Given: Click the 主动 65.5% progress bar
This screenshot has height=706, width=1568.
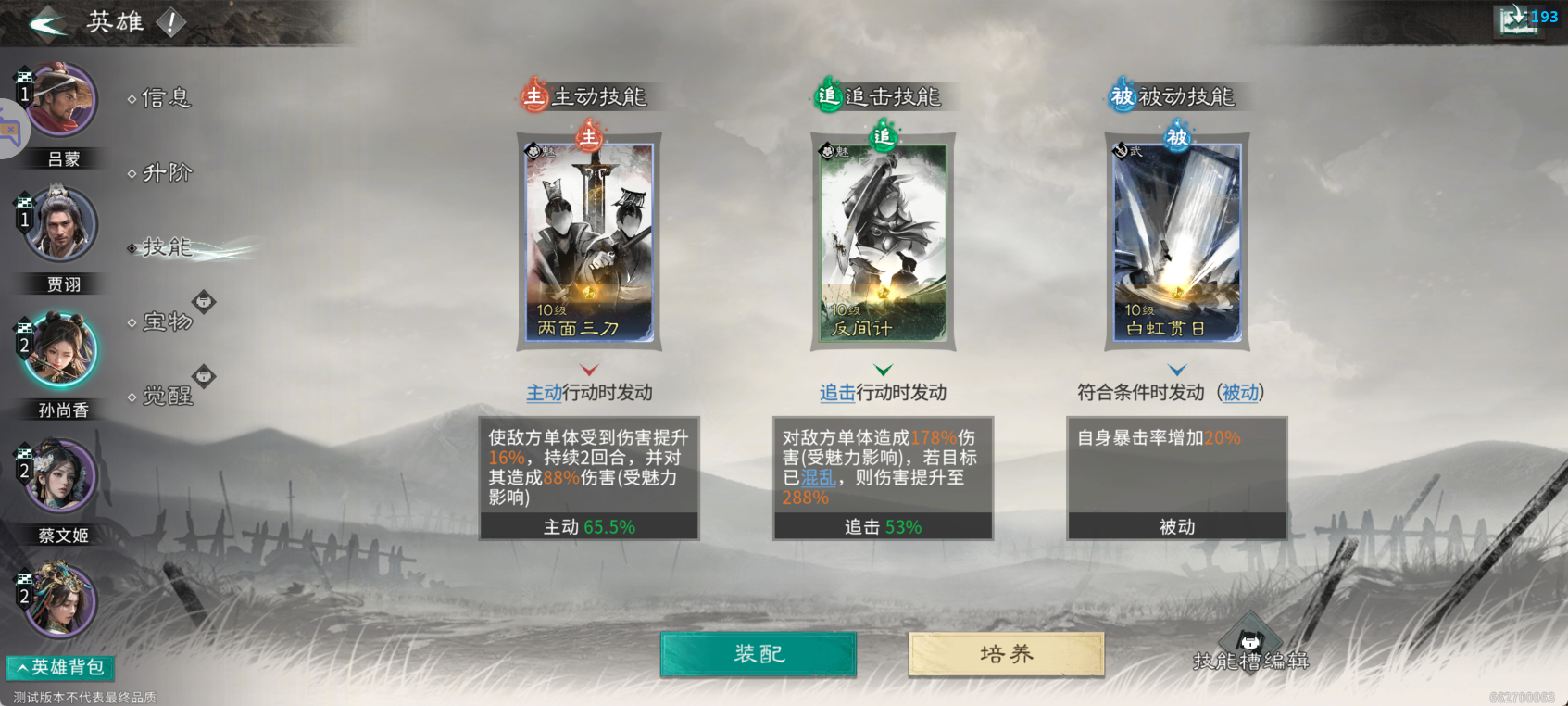Looking at the screenshot, I should click(589, 526).
